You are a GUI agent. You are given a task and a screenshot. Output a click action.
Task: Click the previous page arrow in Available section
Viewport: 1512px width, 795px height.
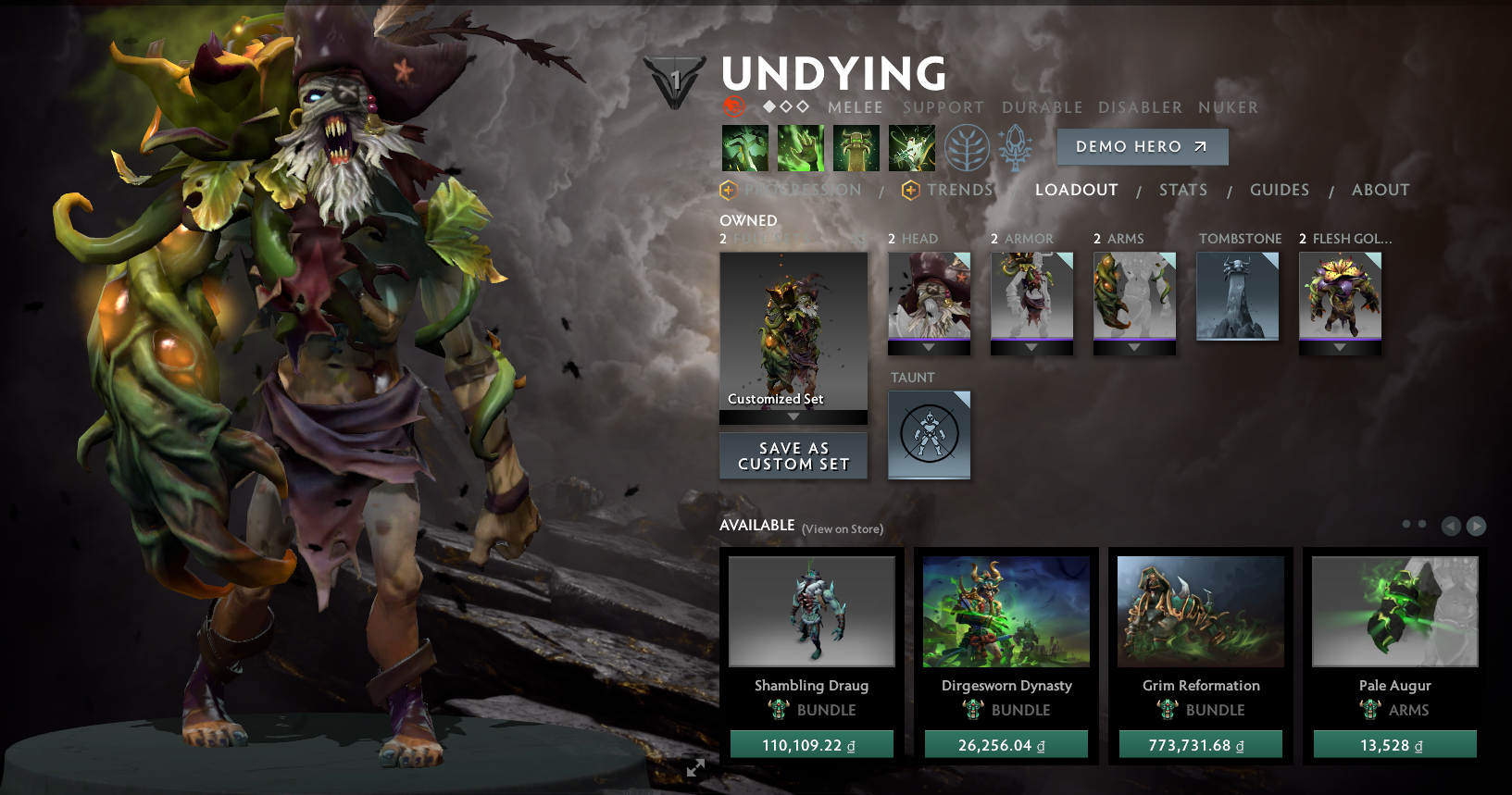pyautogui.click(x=1450, y=526)
